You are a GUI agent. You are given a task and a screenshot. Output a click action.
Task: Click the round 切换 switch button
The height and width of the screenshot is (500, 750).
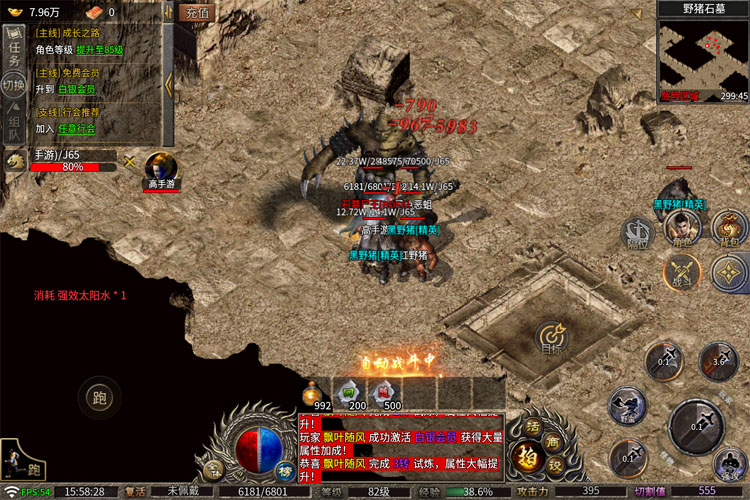click(14, 84)
